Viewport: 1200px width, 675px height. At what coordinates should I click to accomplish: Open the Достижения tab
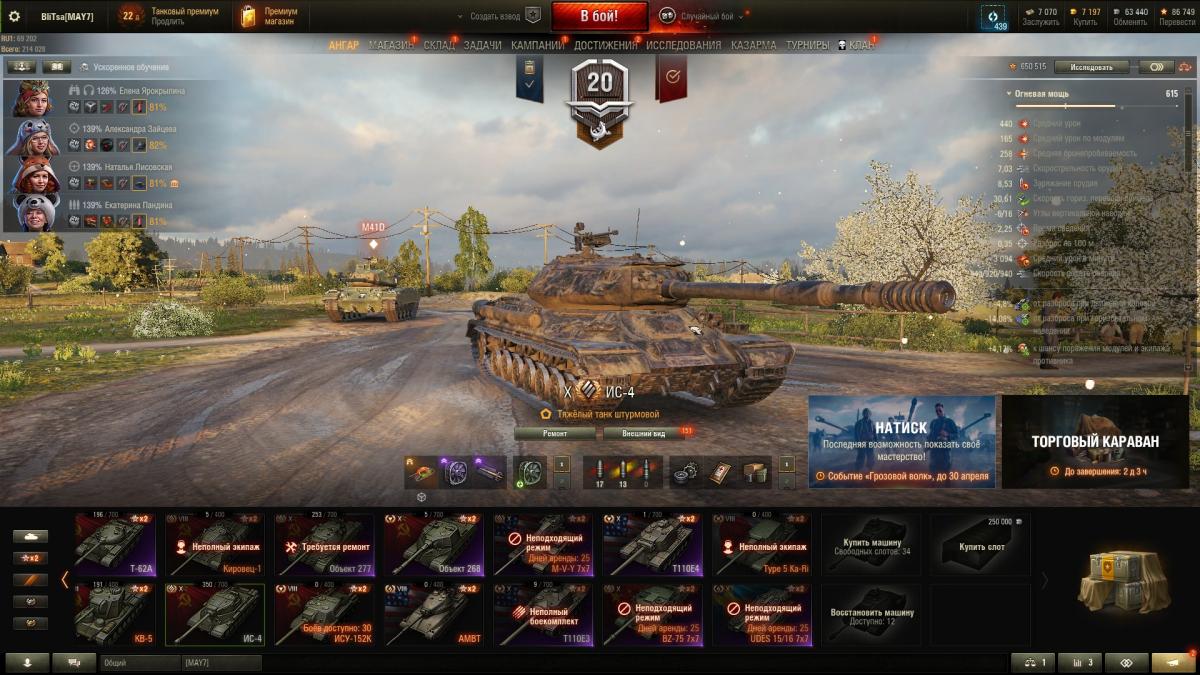pos(606,45)
